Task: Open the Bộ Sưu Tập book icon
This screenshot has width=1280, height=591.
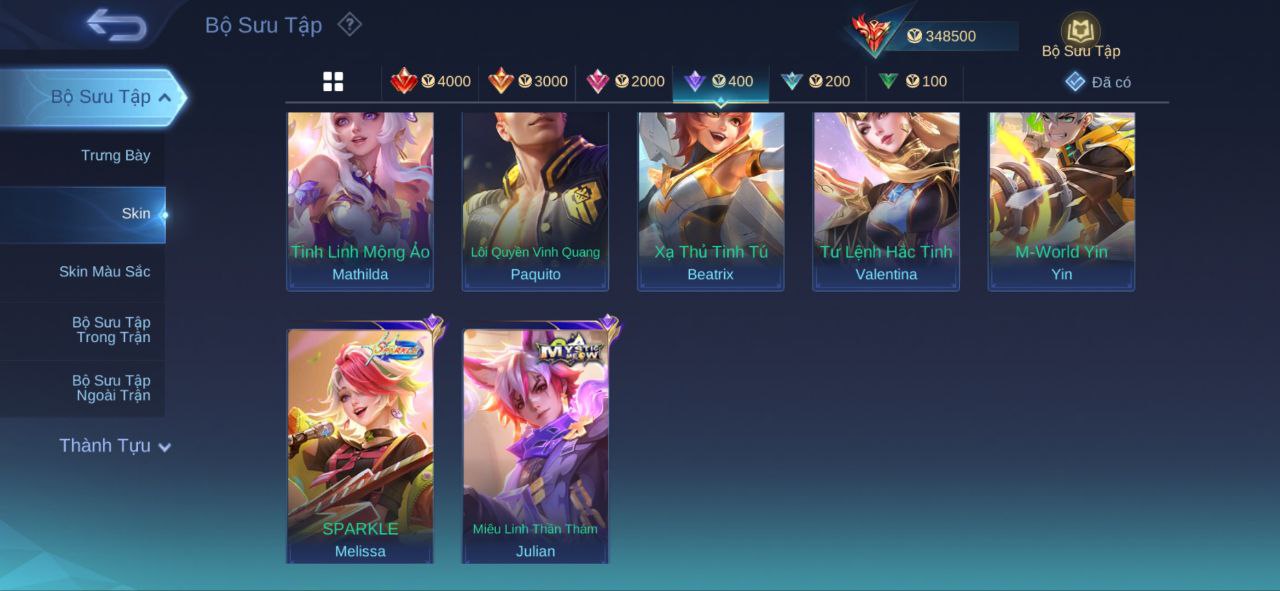Action: coord(1080,33)
